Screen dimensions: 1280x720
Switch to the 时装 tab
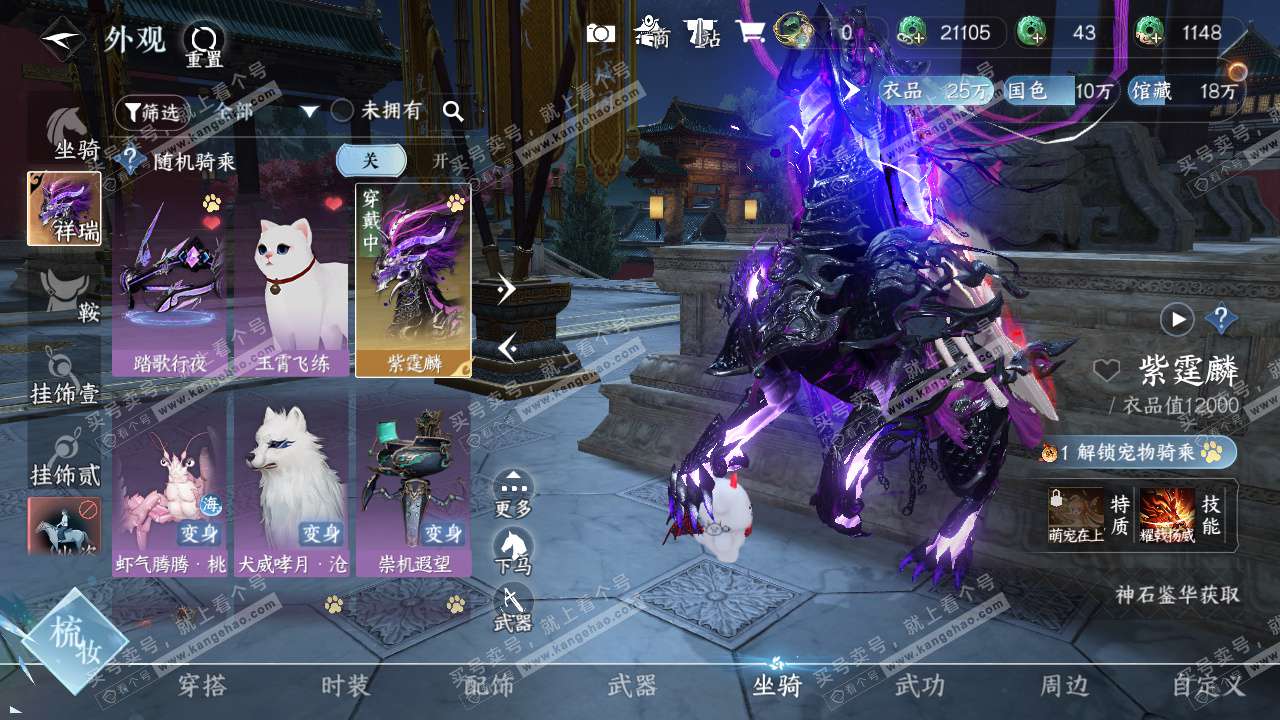tap(345, 686)
